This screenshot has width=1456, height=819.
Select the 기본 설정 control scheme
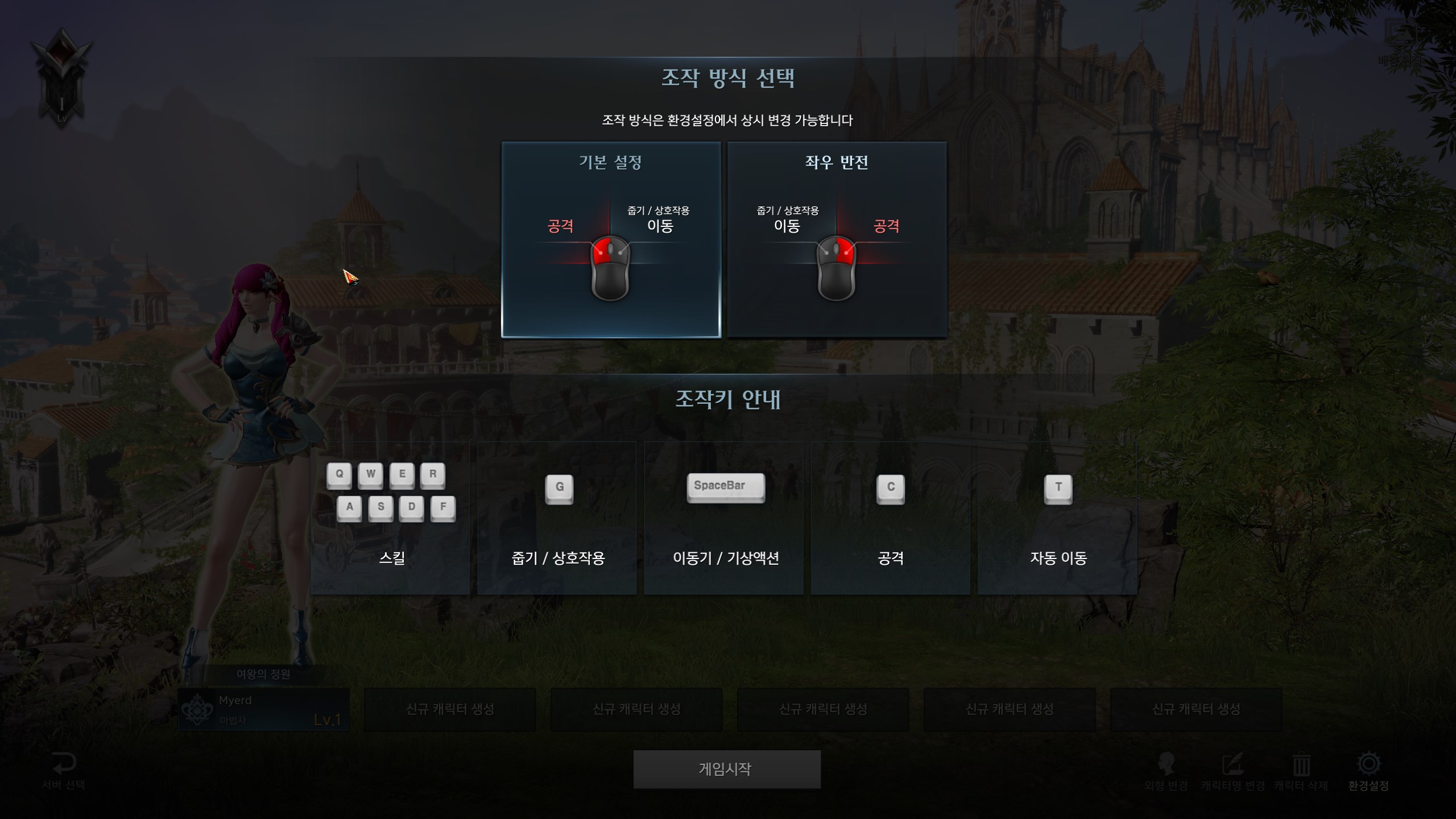tap(611, 239)
